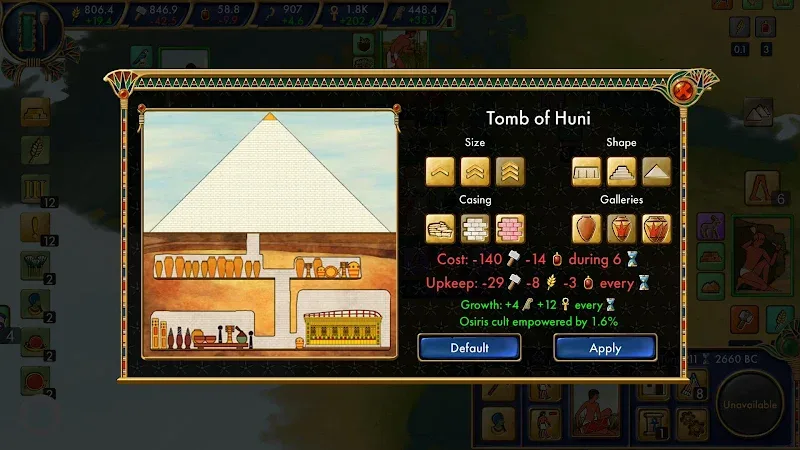Pick the pink brick casing
The height and width of the screenshot is (450, 800).
[x=509, y=229]
